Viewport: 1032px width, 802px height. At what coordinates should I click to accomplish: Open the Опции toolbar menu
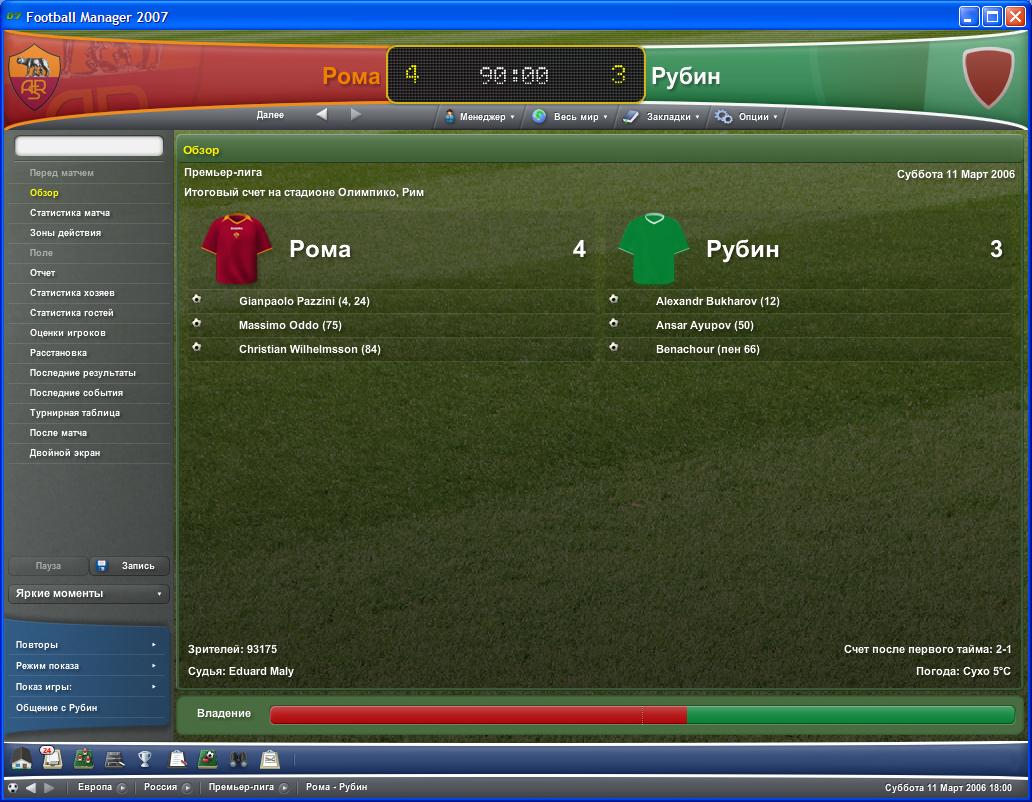tap(746, 117)
